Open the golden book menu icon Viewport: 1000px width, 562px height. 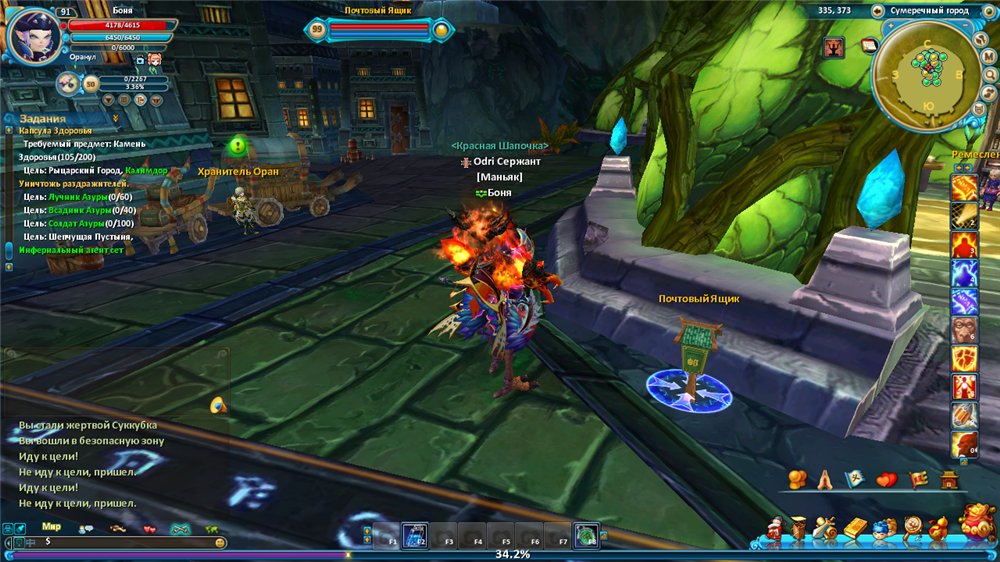pos(853,527)
